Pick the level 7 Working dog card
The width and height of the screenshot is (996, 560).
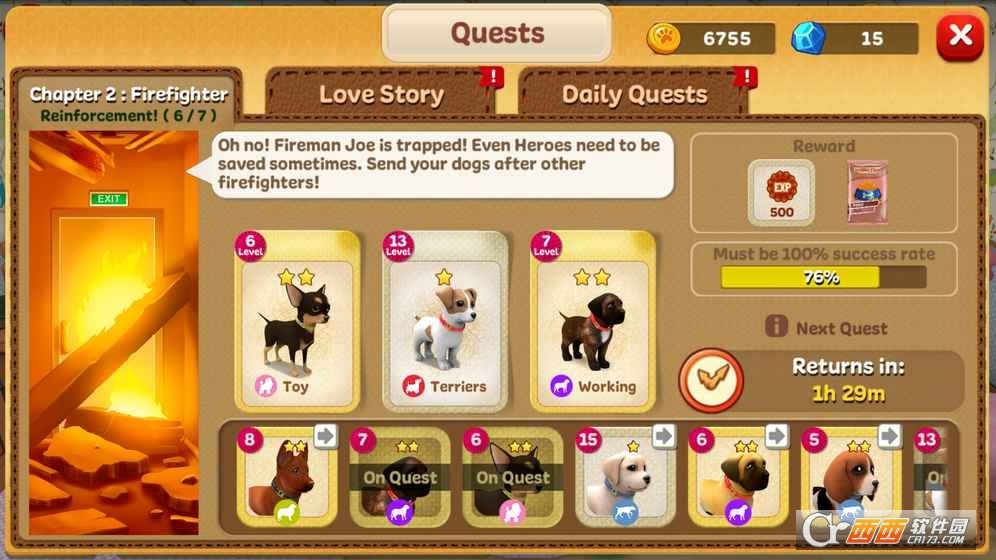tap(597, 321)
